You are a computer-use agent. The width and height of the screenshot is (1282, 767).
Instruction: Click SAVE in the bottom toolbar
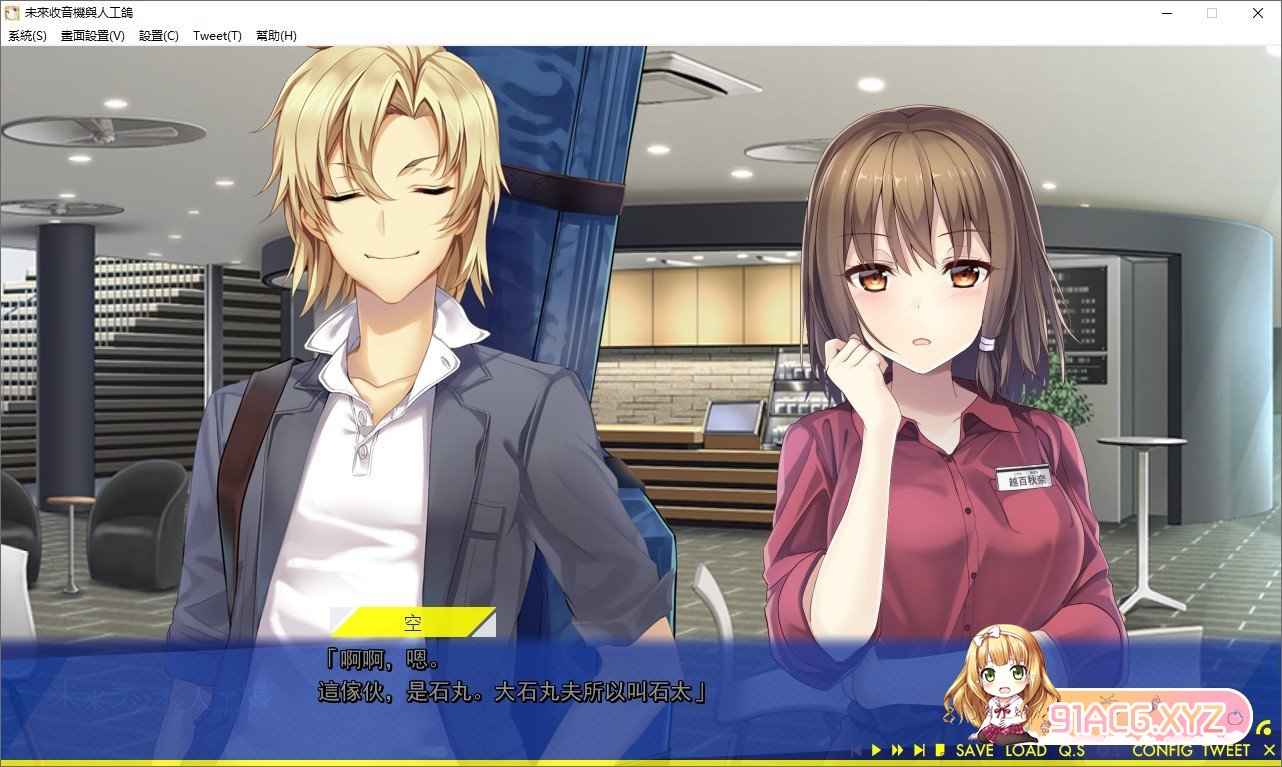[x=975, y=750]
